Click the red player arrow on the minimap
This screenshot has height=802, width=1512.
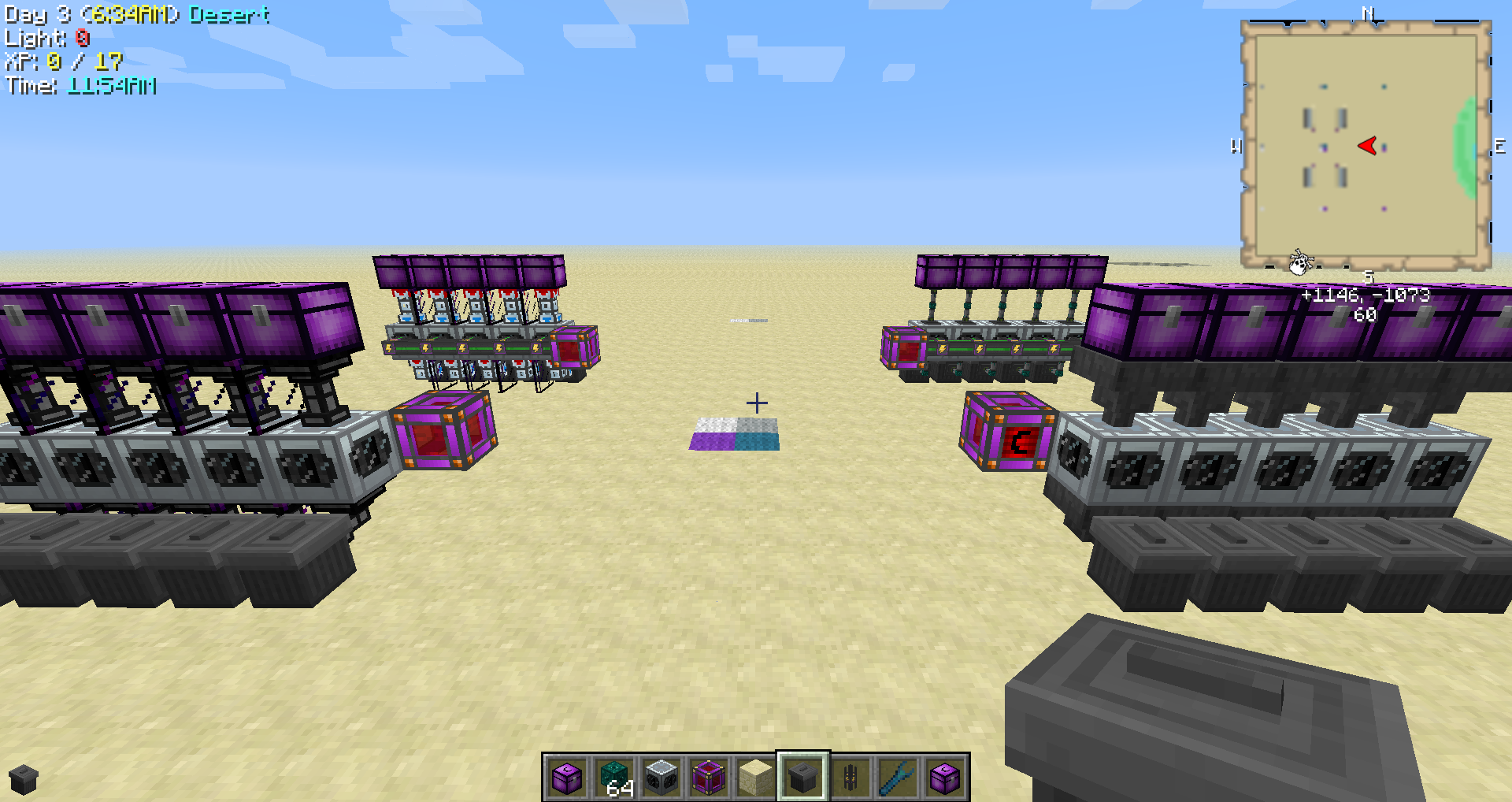coord(1368,146)
